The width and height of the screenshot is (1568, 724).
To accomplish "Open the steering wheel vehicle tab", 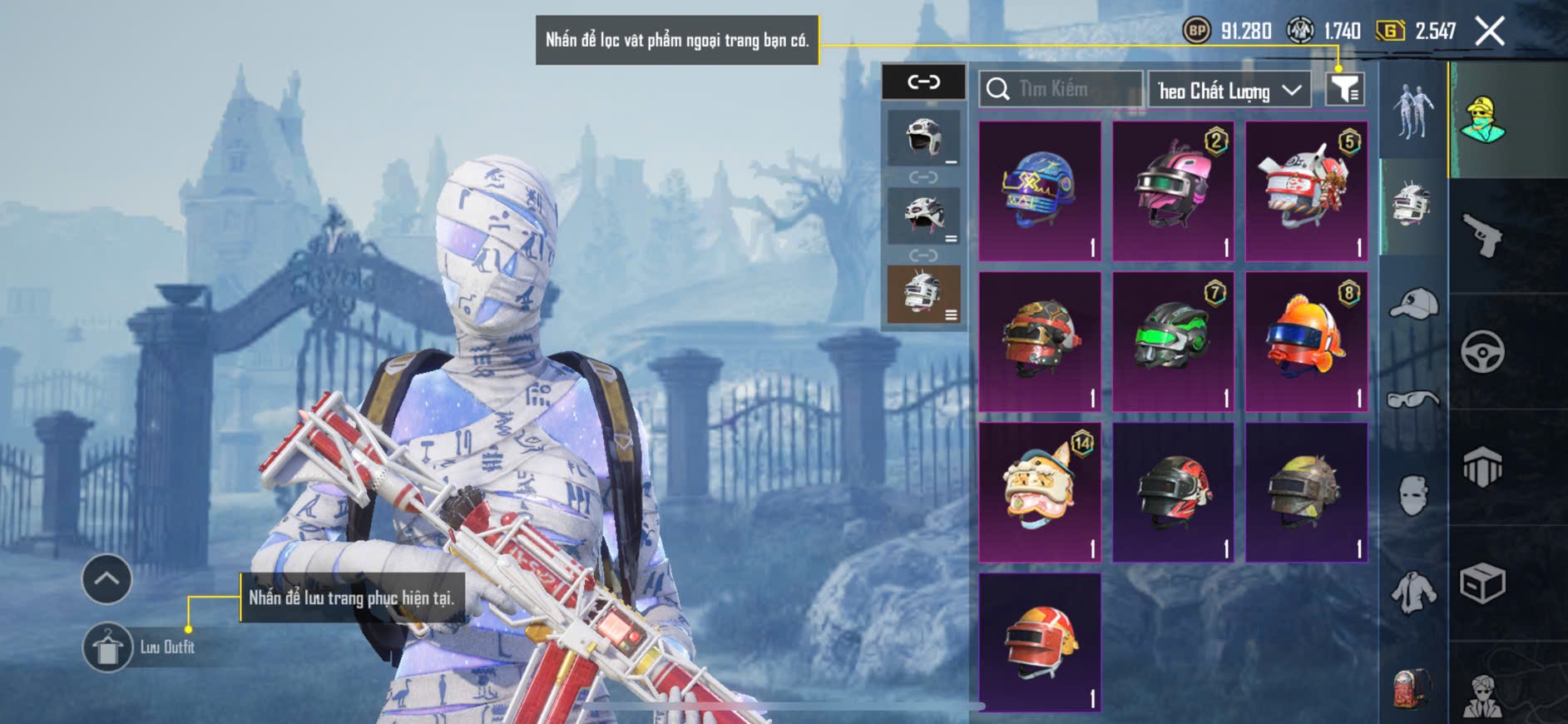I will click(x=1482, y=352).
